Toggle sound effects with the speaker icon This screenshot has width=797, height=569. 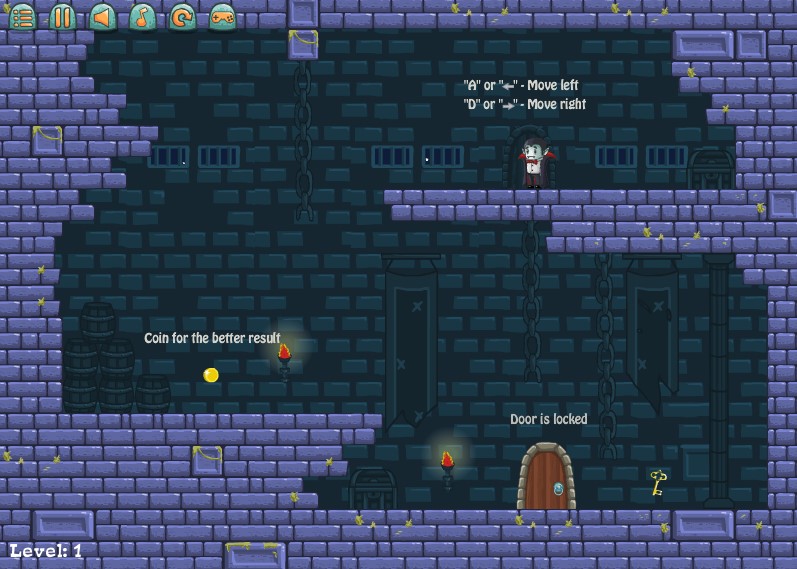click(102, 16)
